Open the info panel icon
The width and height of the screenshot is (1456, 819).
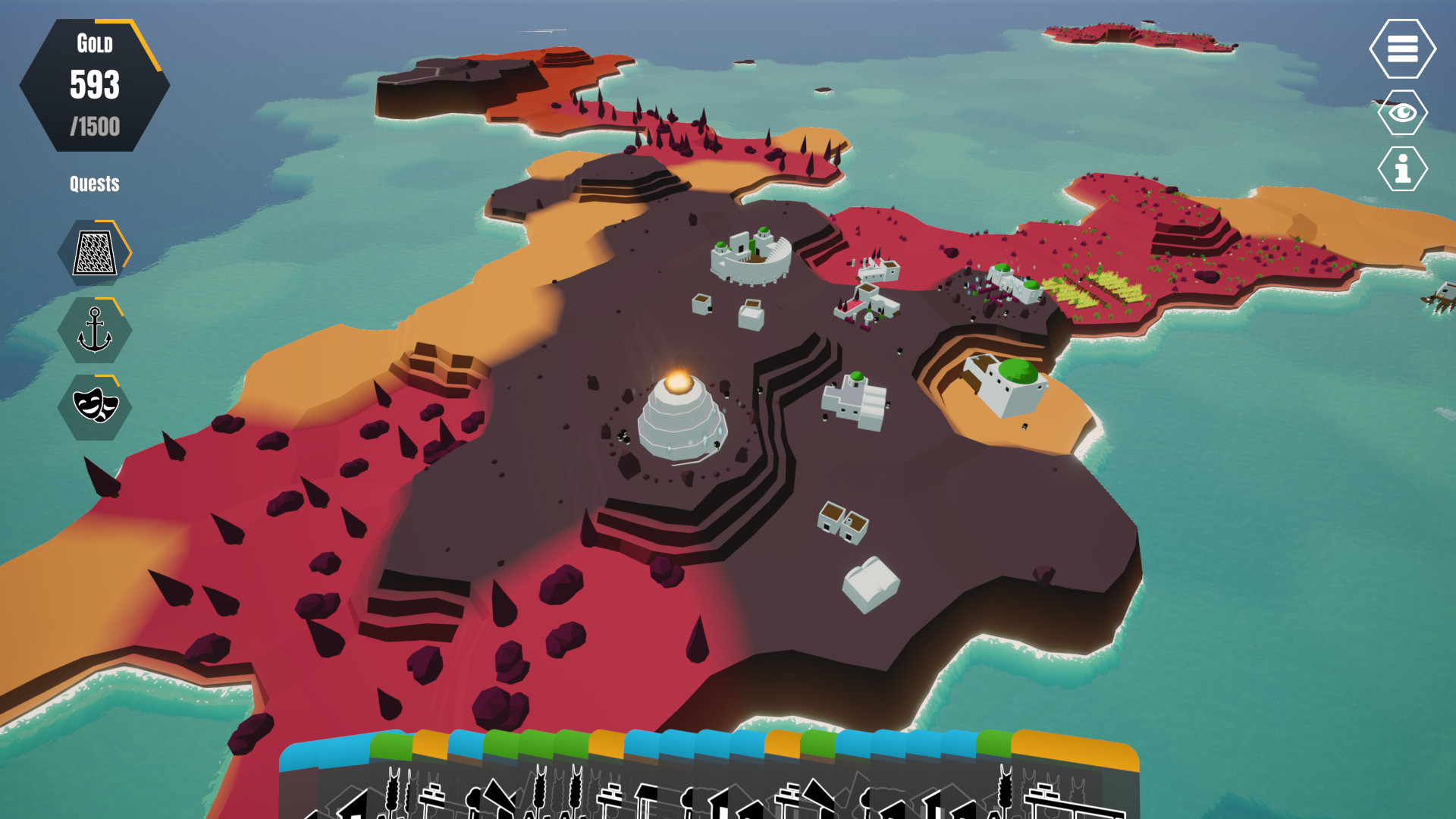tap(1403, 170)
